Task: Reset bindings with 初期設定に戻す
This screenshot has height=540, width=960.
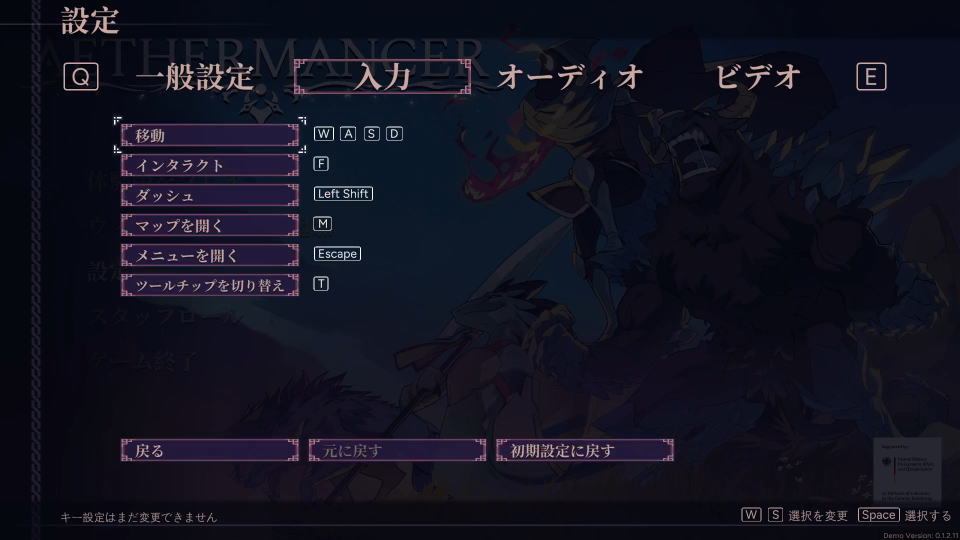Action: [585, 451]
